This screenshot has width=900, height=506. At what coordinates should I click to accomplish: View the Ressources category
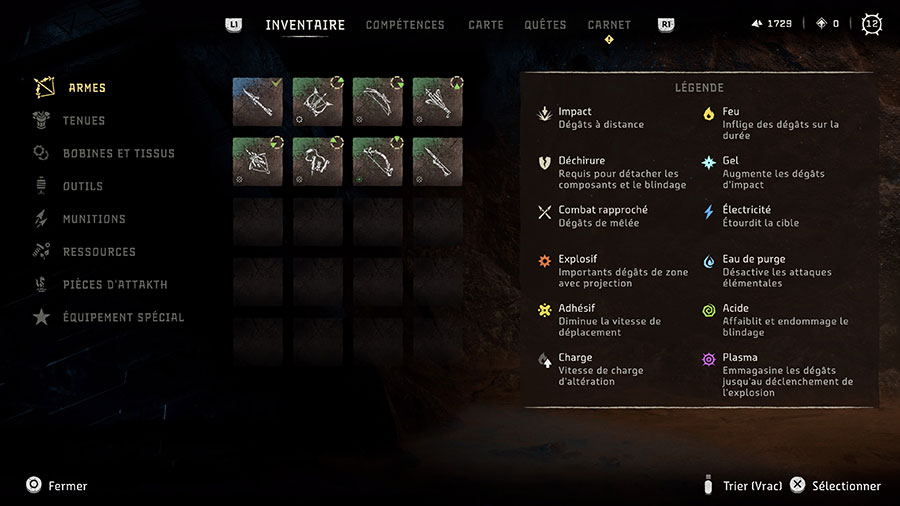[x=99, y=252]
